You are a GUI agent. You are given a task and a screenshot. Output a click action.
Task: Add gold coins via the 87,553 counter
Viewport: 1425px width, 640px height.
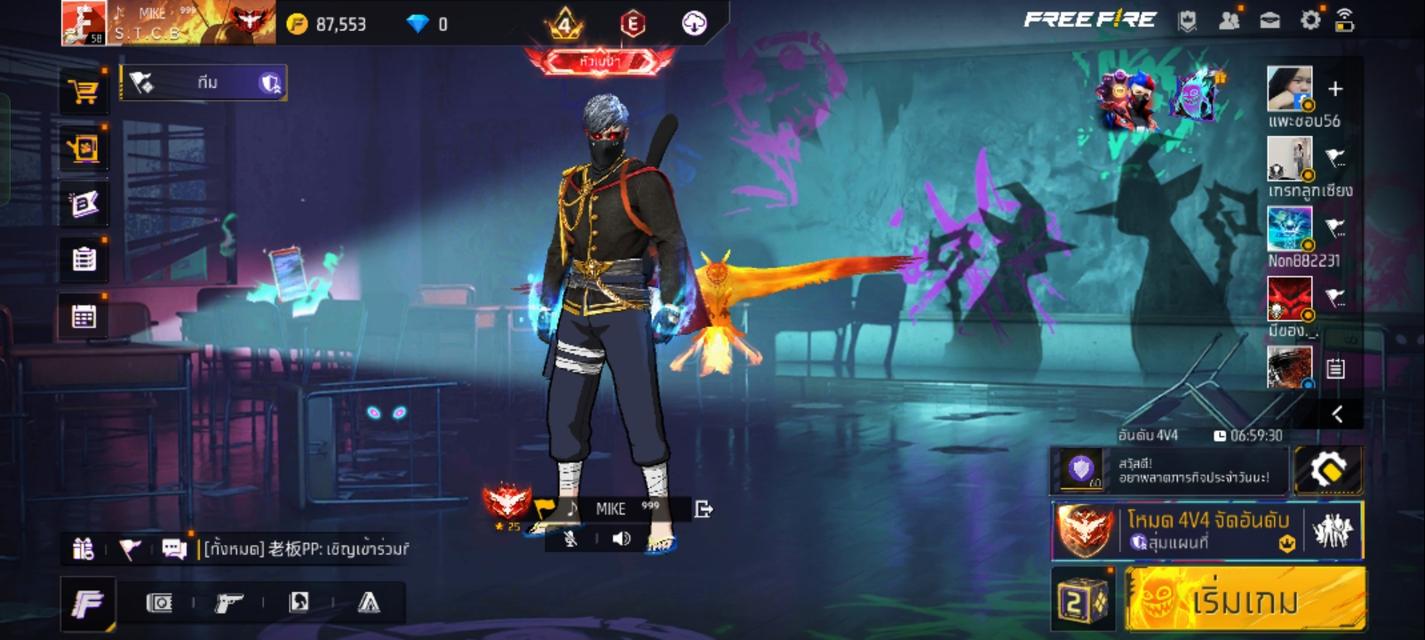pyautogui.click(x=327, y=24)
